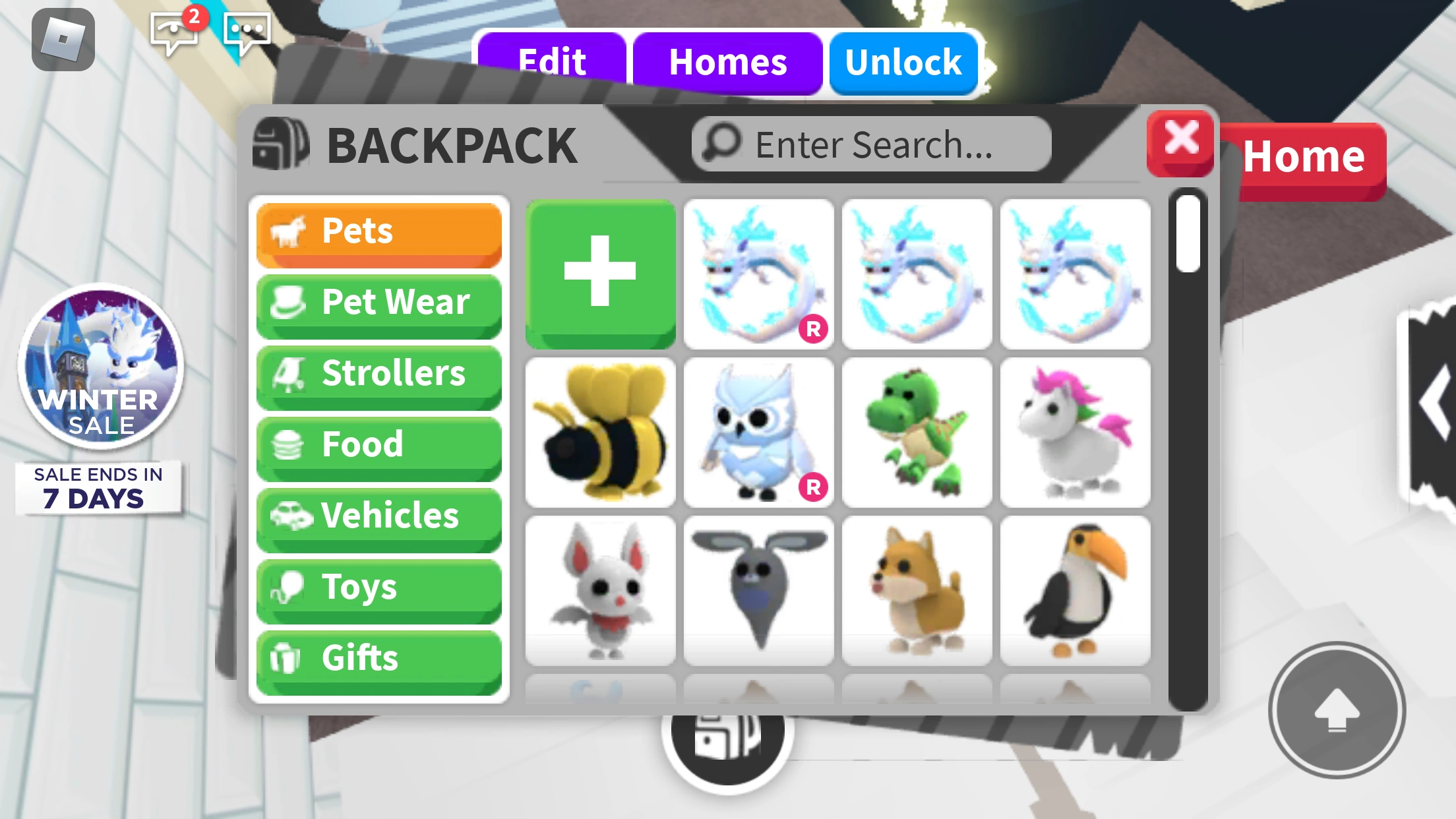
Task: Open the Food category
Action: tap(379, 445)
